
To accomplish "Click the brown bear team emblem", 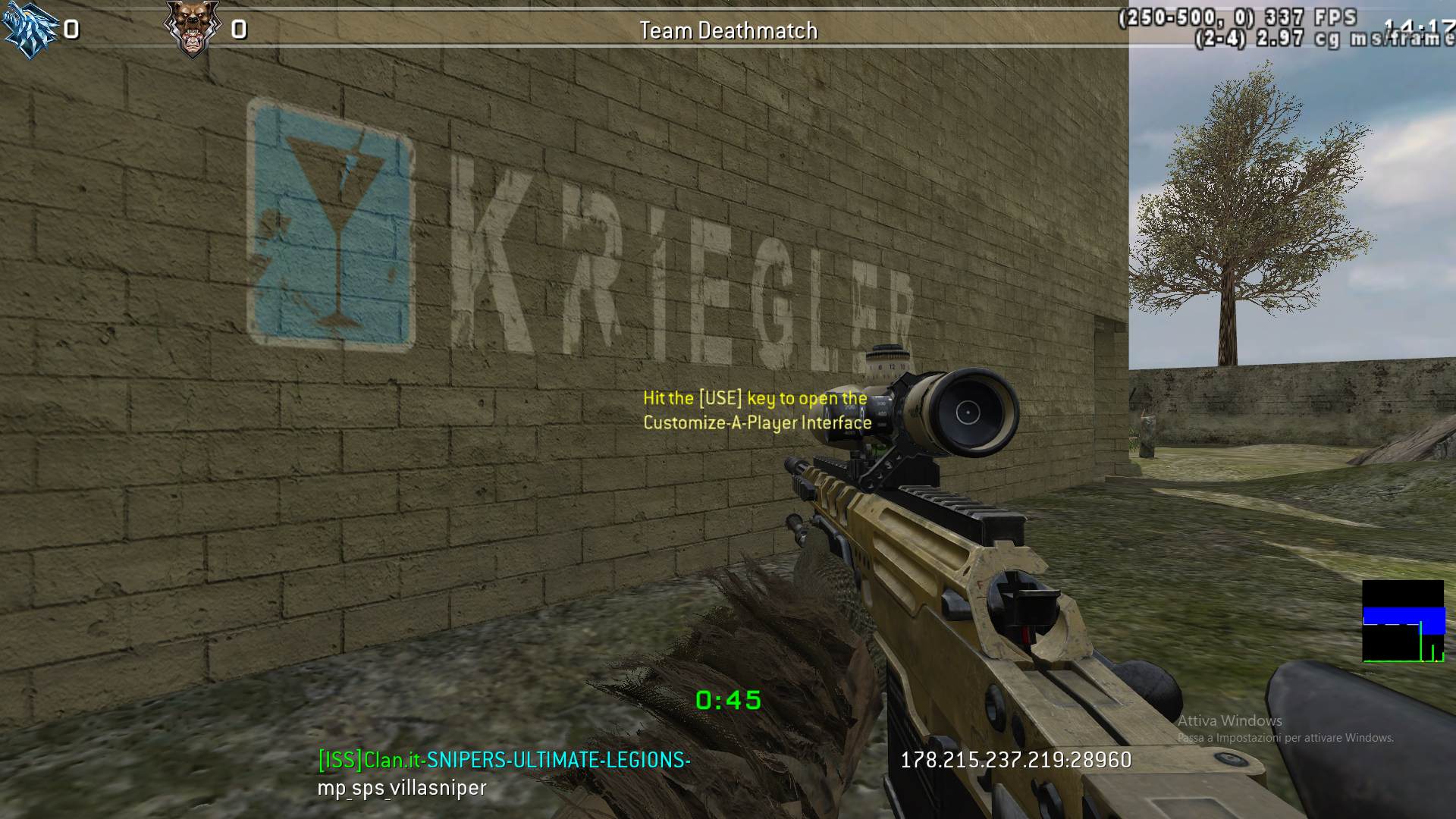I will 190,29.
